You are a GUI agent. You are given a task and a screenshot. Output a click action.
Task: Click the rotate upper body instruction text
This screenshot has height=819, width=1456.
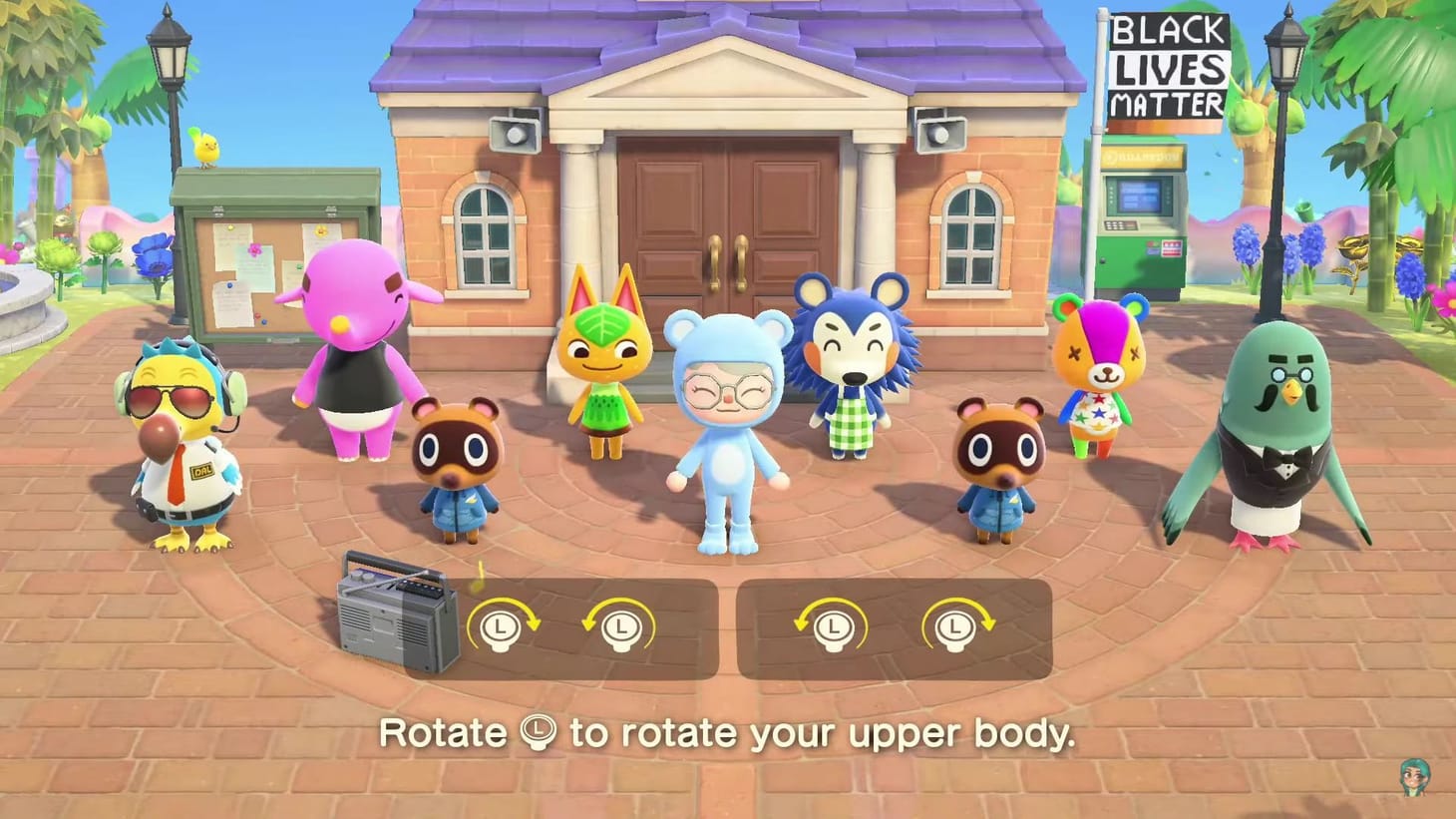(728, 733)
